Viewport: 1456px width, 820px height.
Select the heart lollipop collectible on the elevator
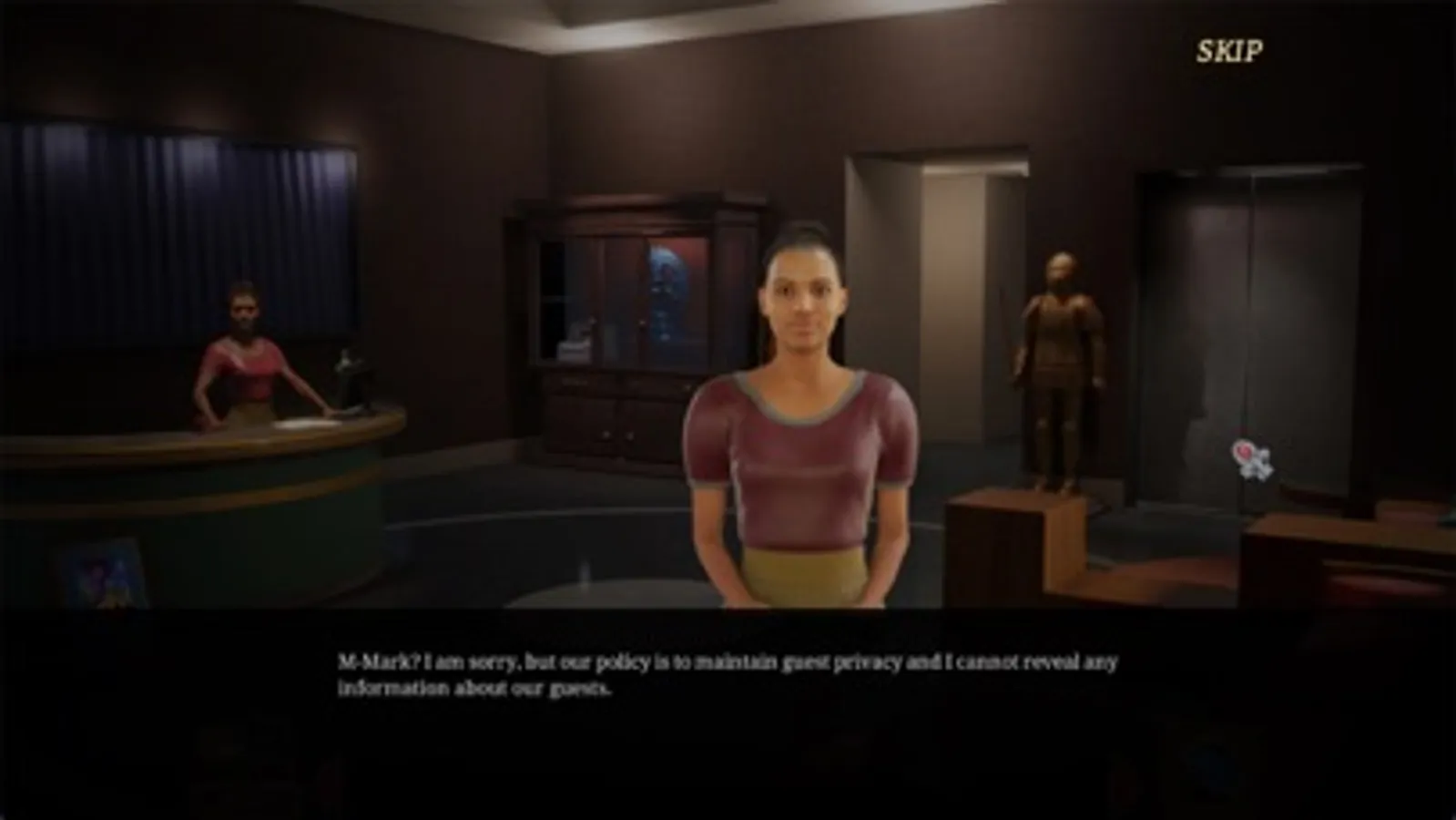(1247, 456)
